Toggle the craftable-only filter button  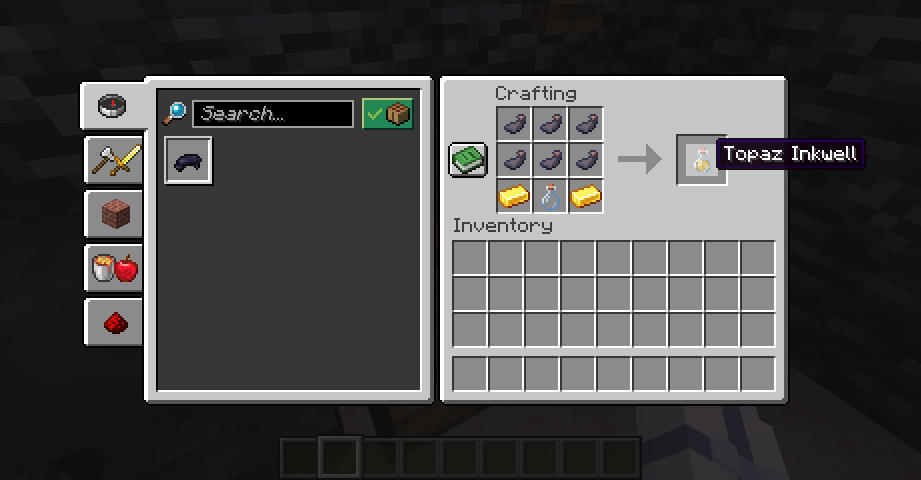(x=387, y=114)
